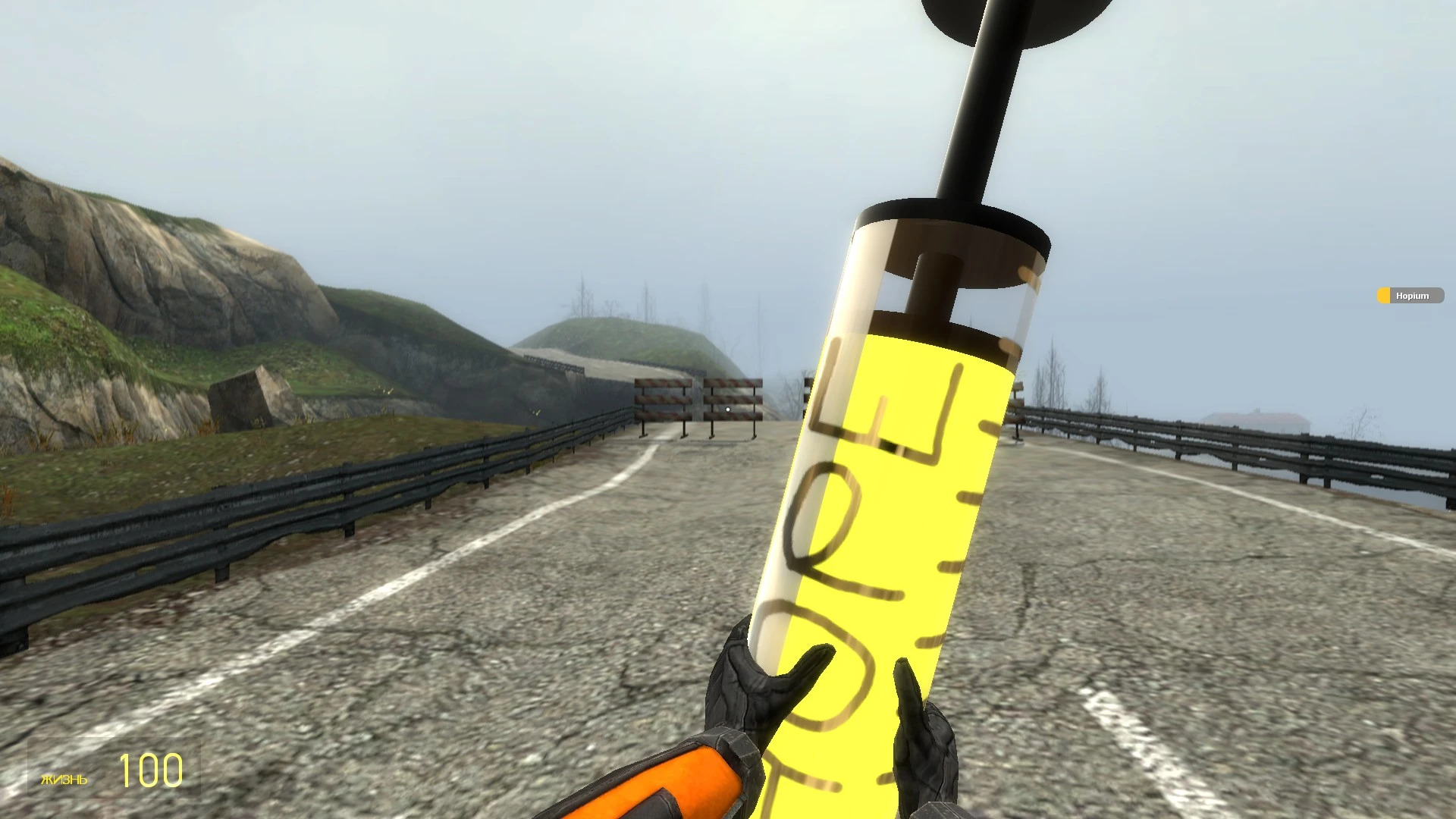Click the syringe barrel rim

948,227
